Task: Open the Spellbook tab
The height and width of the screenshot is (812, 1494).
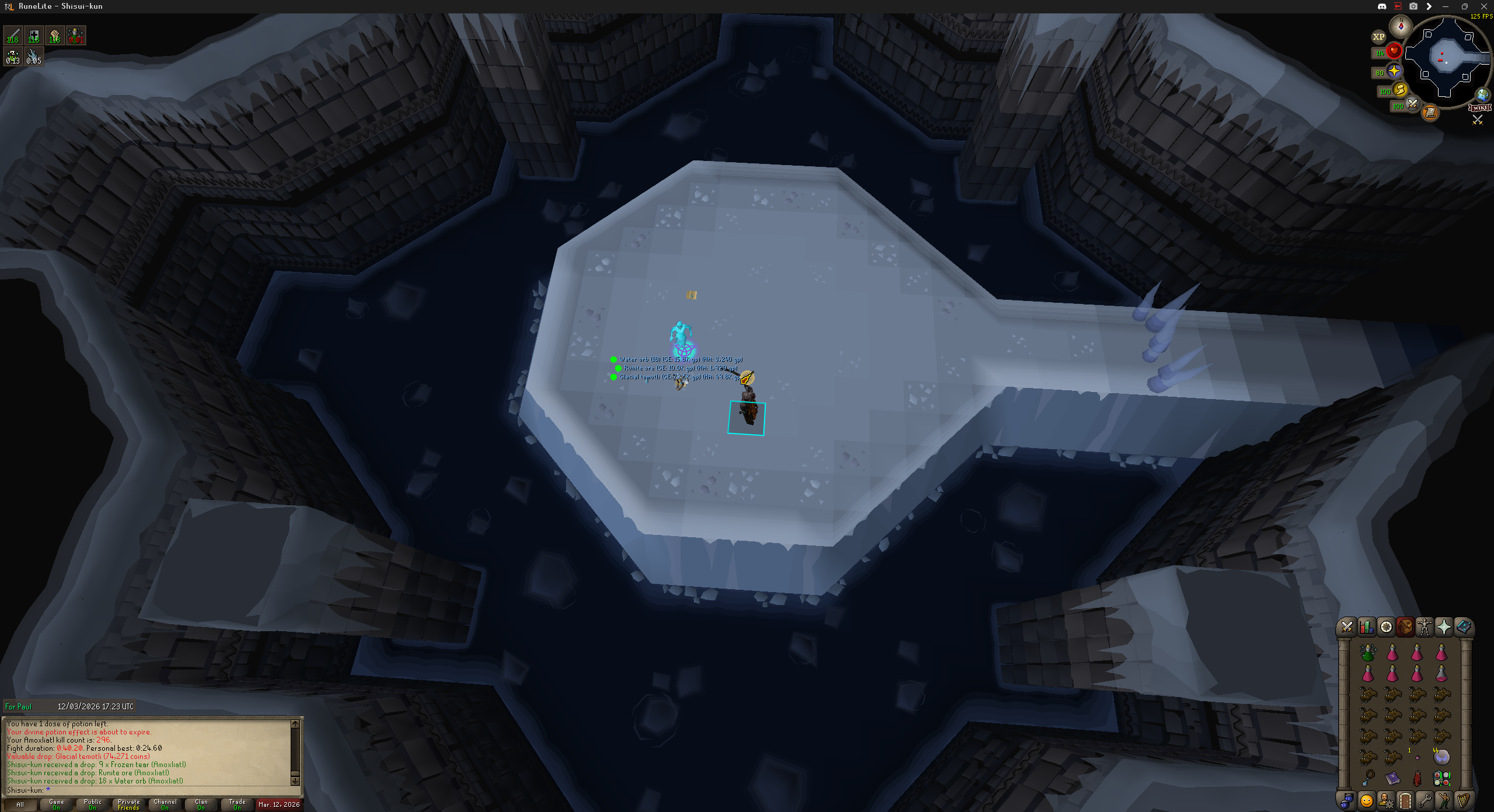Action: tap(1463, 627)
